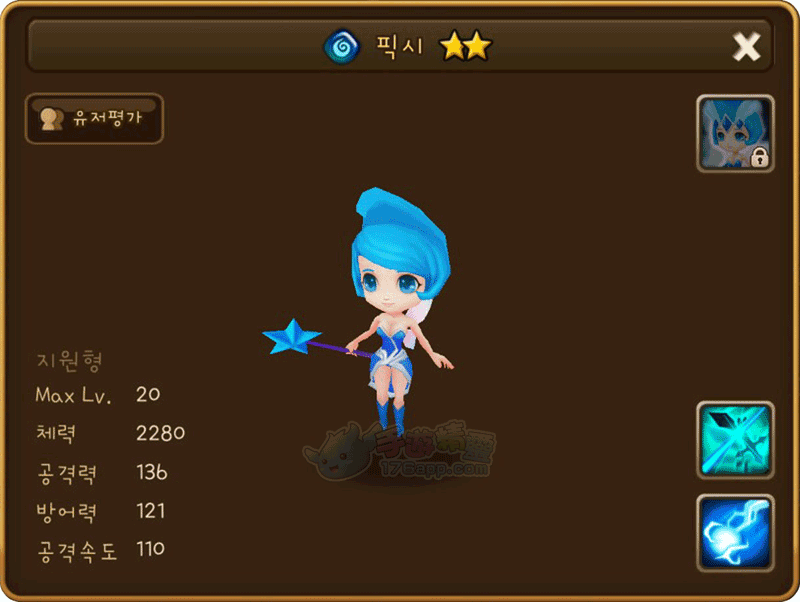Select the cyan star-wand slash skill icon
Viewport: 800px width, 602px height.
pos(735,440)
